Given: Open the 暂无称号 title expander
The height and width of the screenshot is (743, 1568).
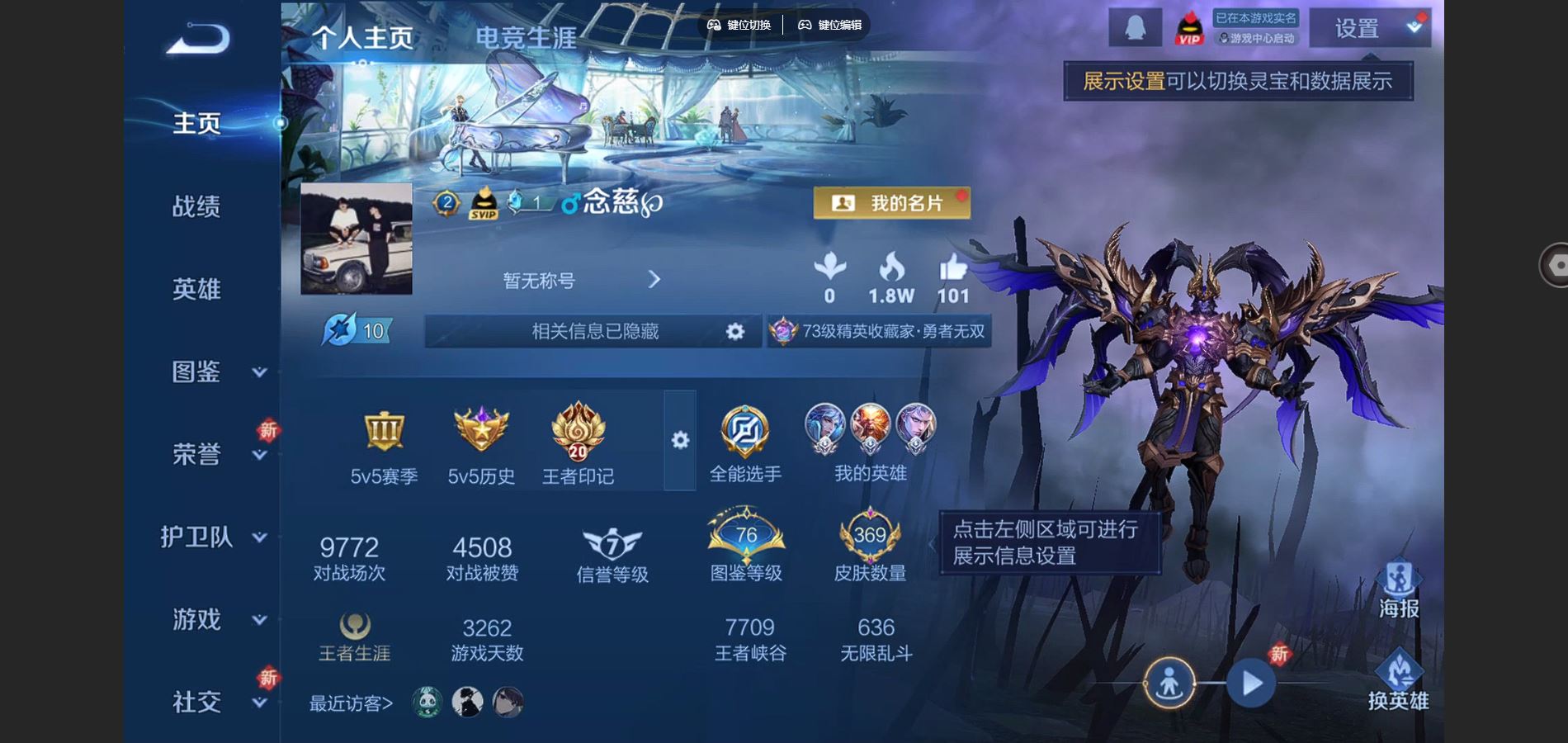Looking at the screenshot, I should click(654, 280).
